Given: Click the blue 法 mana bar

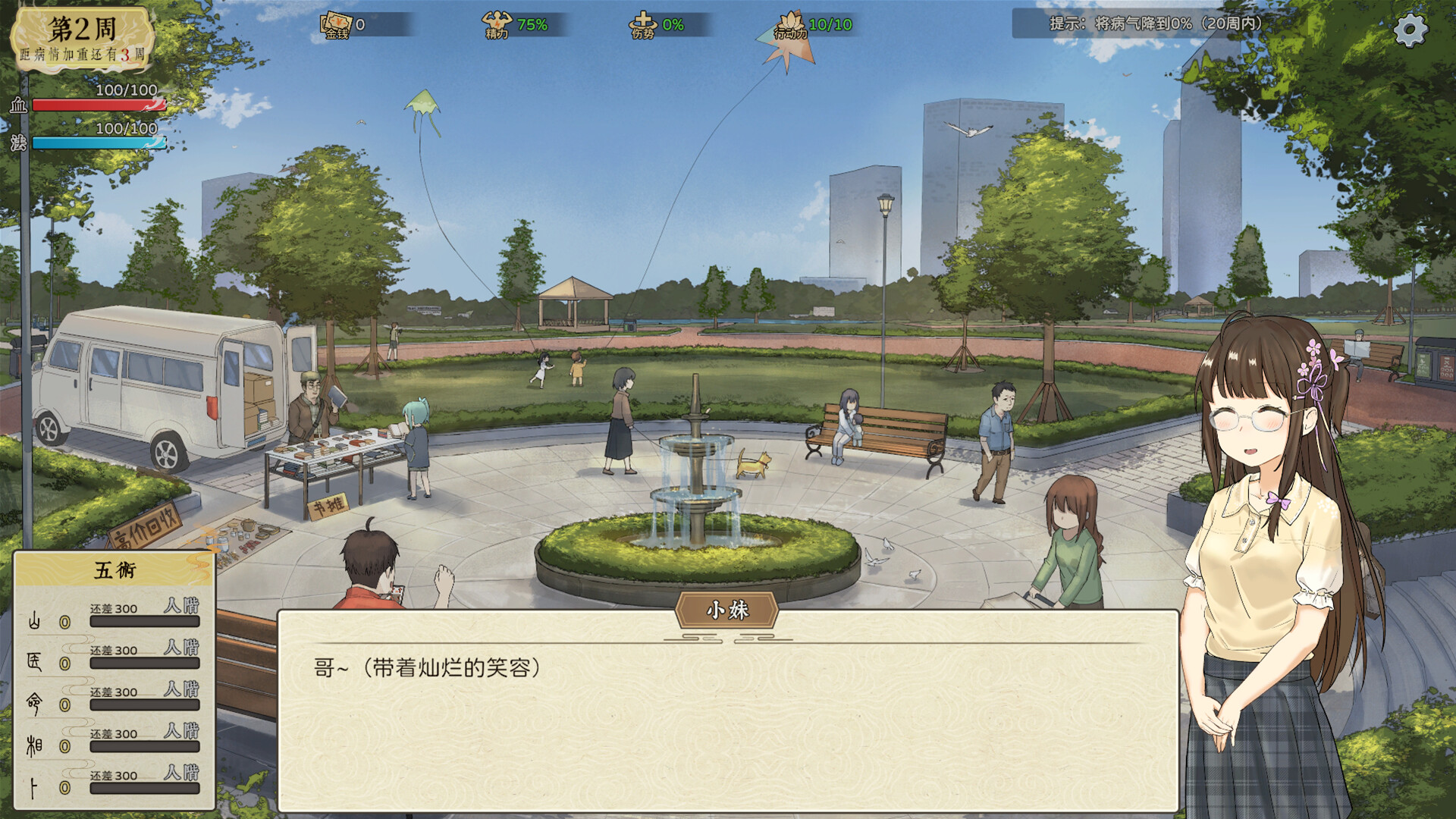Looking at the screenshot, I should (99, 141).
